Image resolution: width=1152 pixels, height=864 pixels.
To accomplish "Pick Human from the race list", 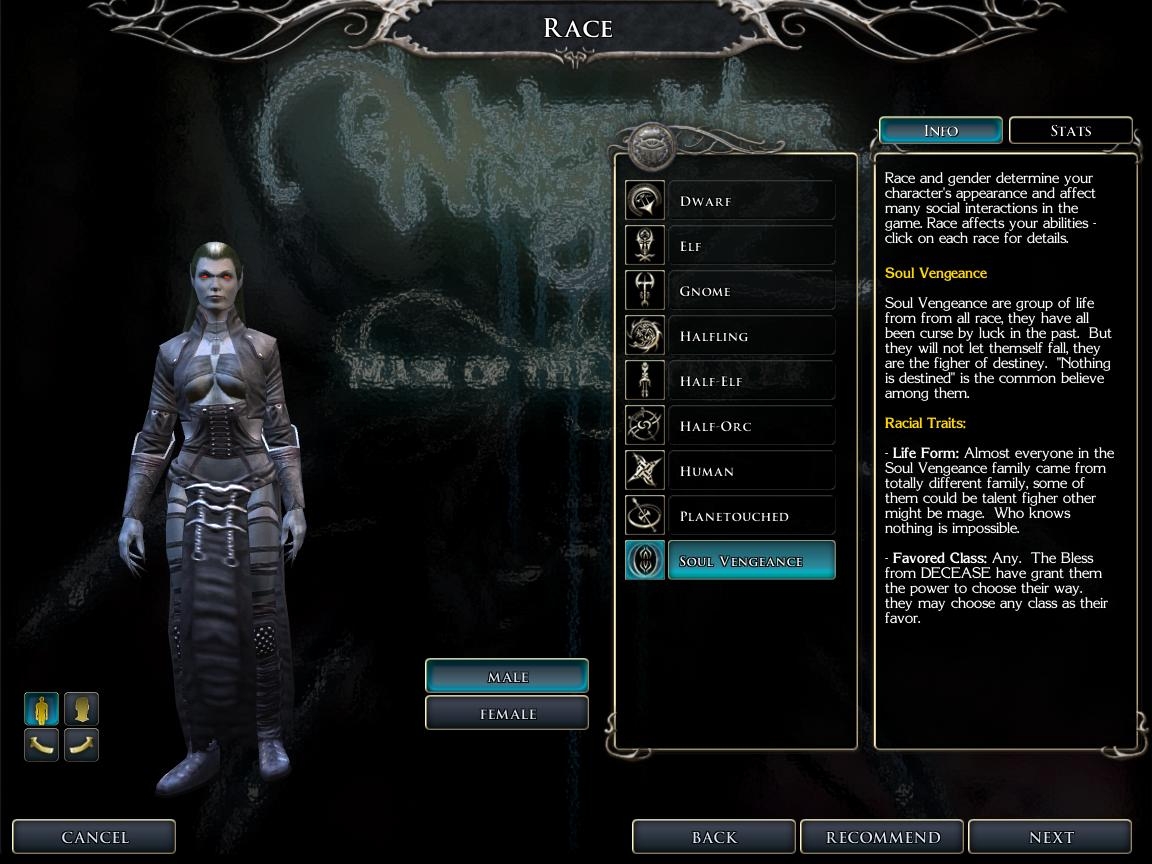I will click(x=750, y=471).
